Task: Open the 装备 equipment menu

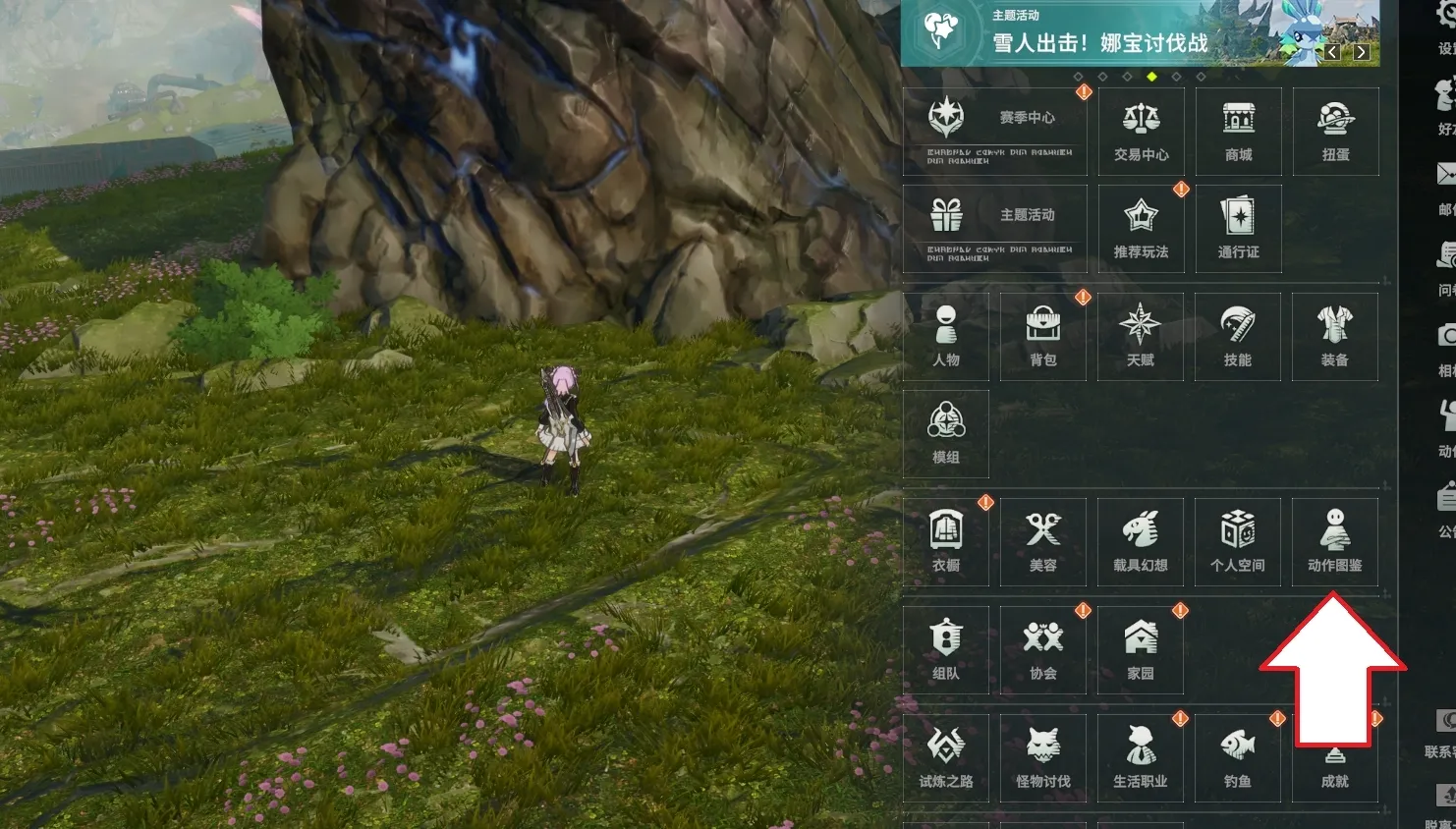Action: point(1334,337)
